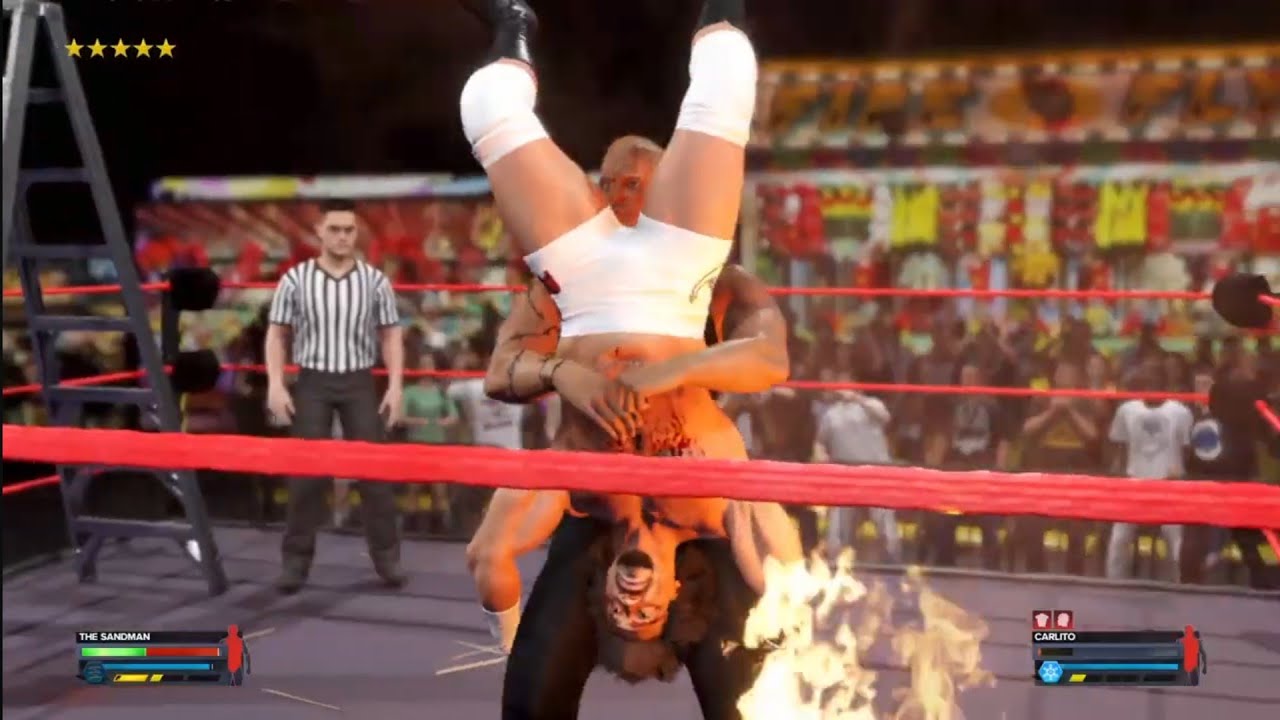The height and width of the screenshot is (720, 1280).
Task: Click Carlito's stored yellow signature segment
Action: [1077, 677]
